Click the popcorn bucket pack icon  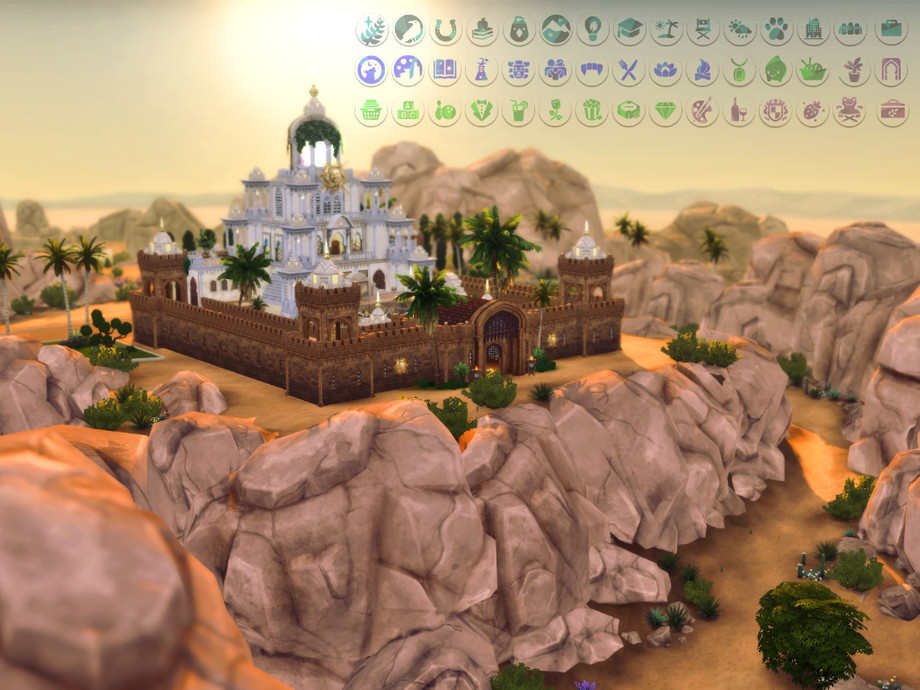pos(592,110)
